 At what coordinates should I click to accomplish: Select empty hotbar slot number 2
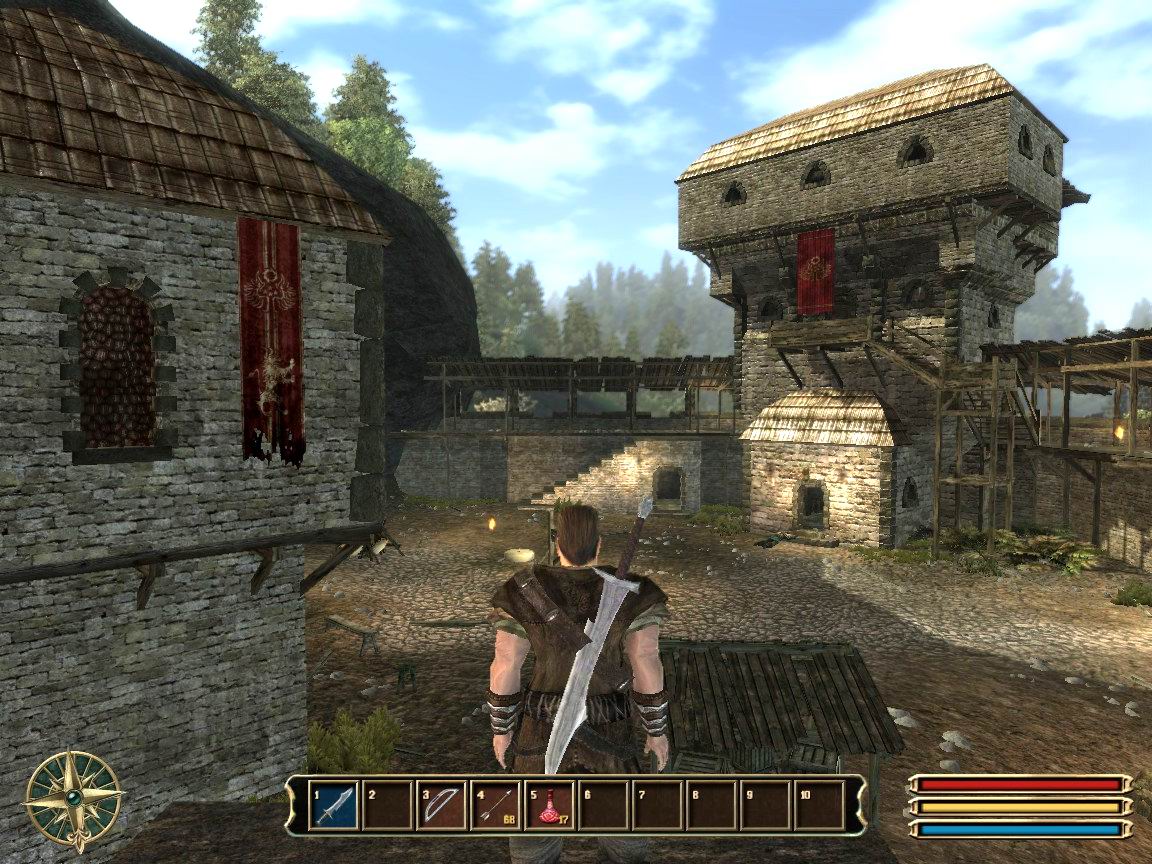pyautogui.click(x=387, y=805)
